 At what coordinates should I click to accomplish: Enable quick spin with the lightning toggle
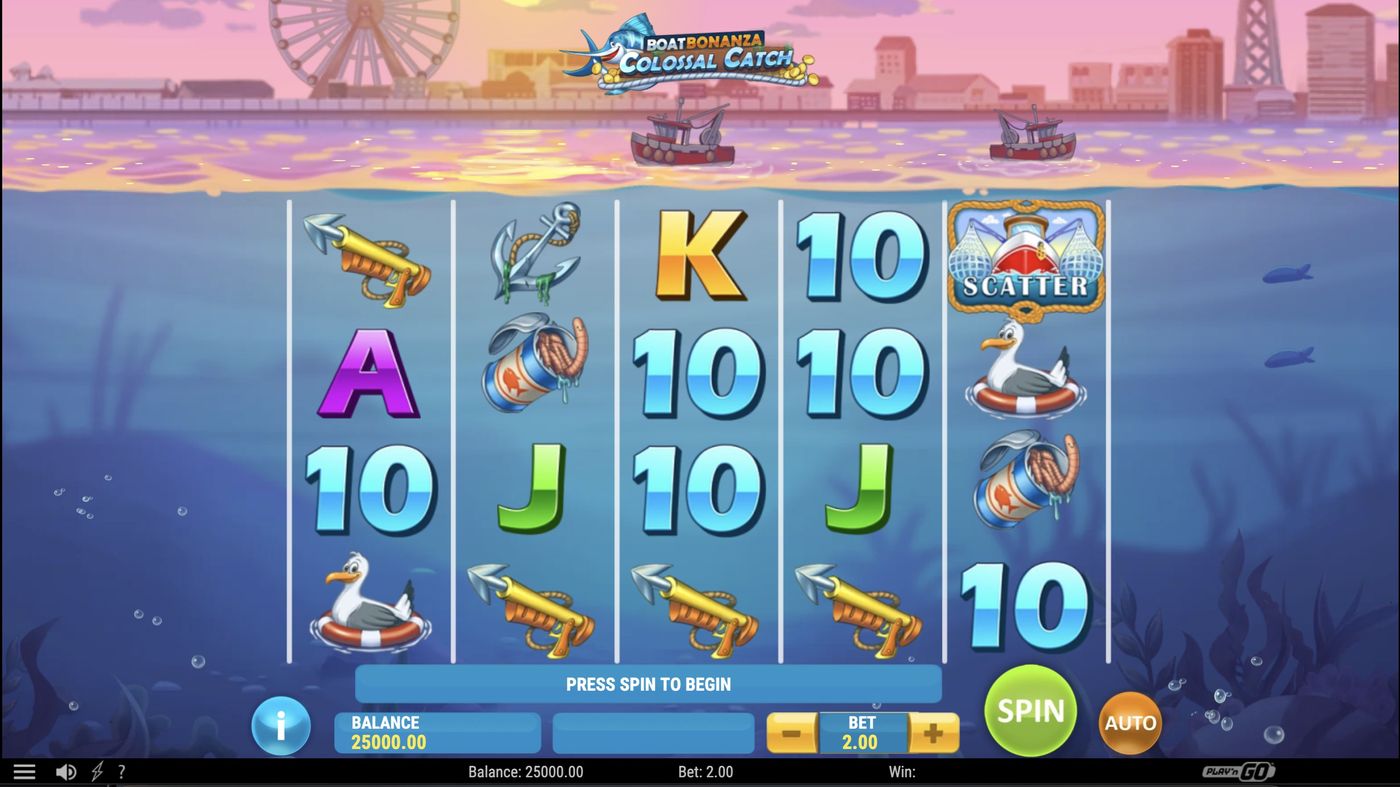95,771
